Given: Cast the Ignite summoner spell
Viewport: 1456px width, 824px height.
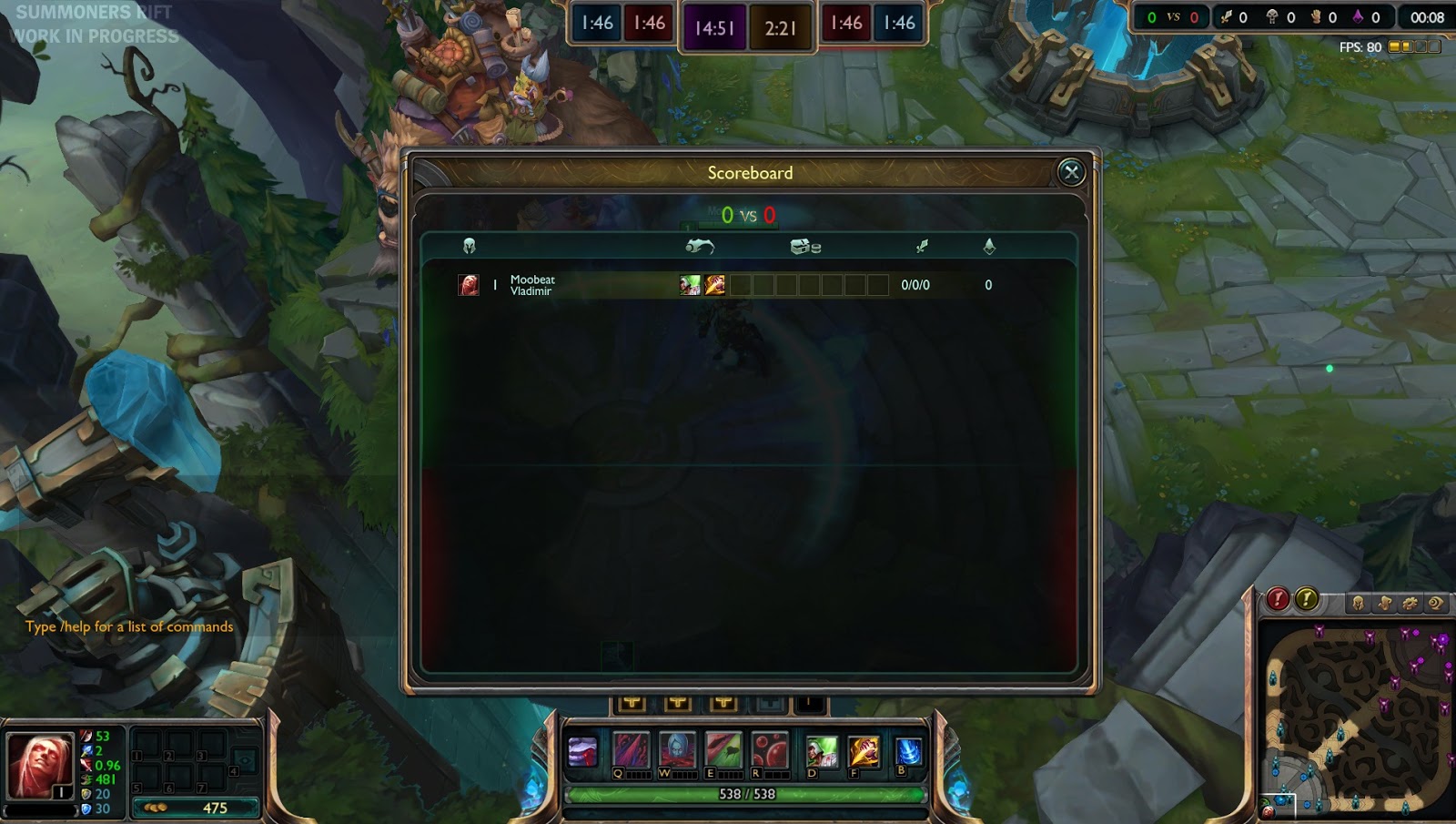Looking at the screenshot, I should click(864, 752).
